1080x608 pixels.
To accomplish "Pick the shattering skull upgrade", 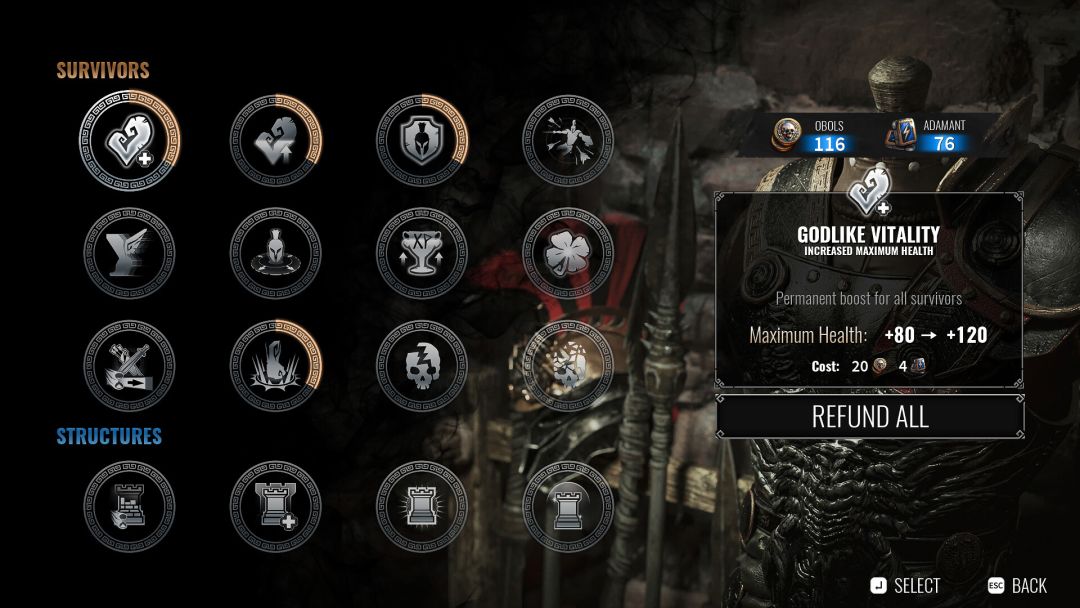I will (x=569, y=366).
